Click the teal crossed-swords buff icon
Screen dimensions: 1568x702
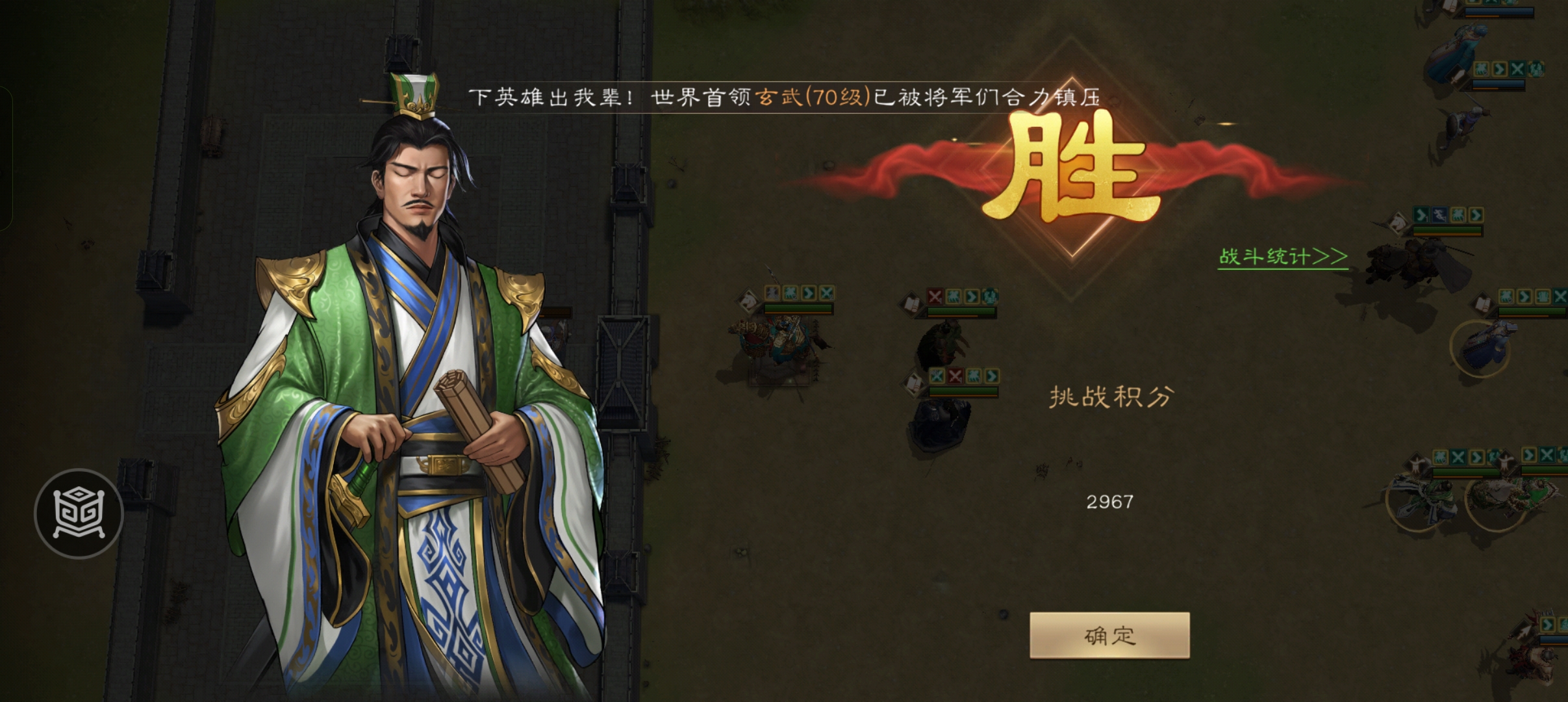826,294
